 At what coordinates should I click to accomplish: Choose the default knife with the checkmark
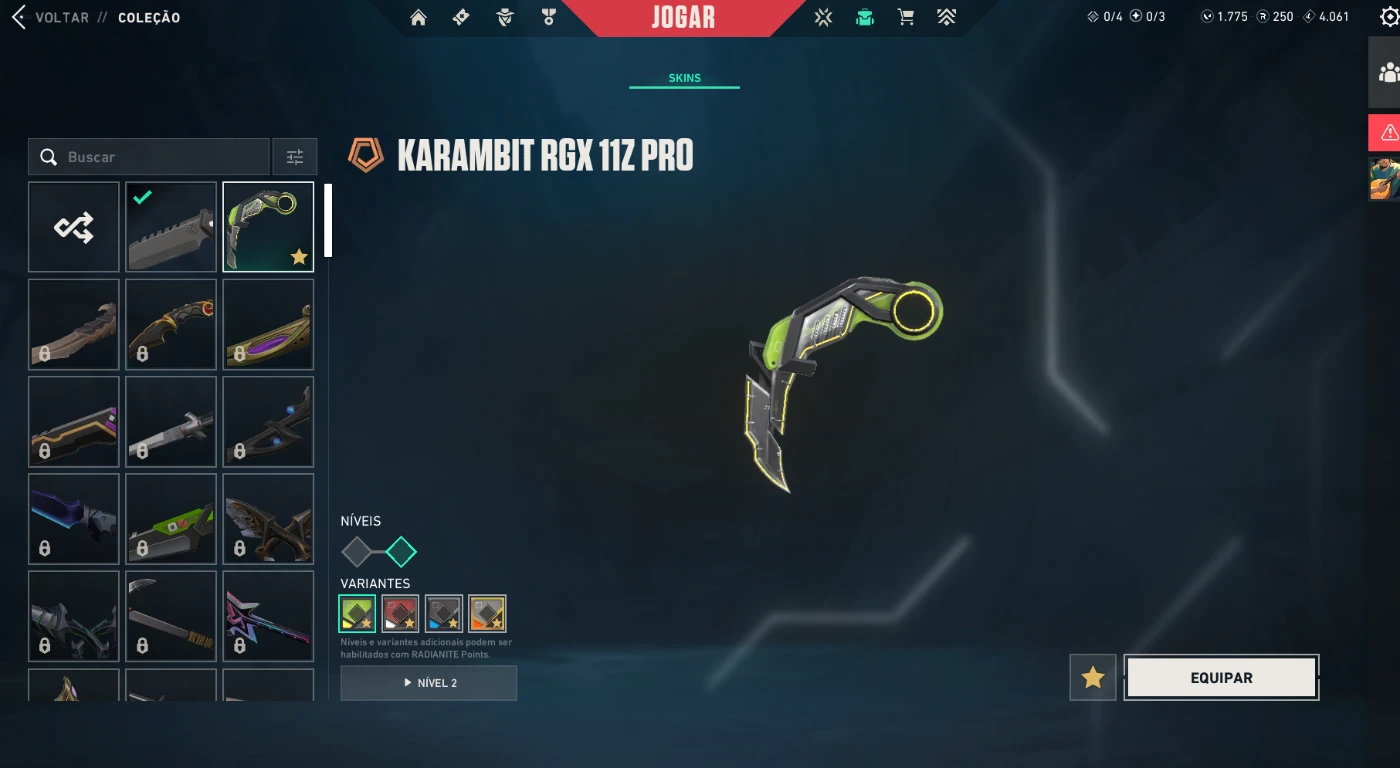pos(171,227)
